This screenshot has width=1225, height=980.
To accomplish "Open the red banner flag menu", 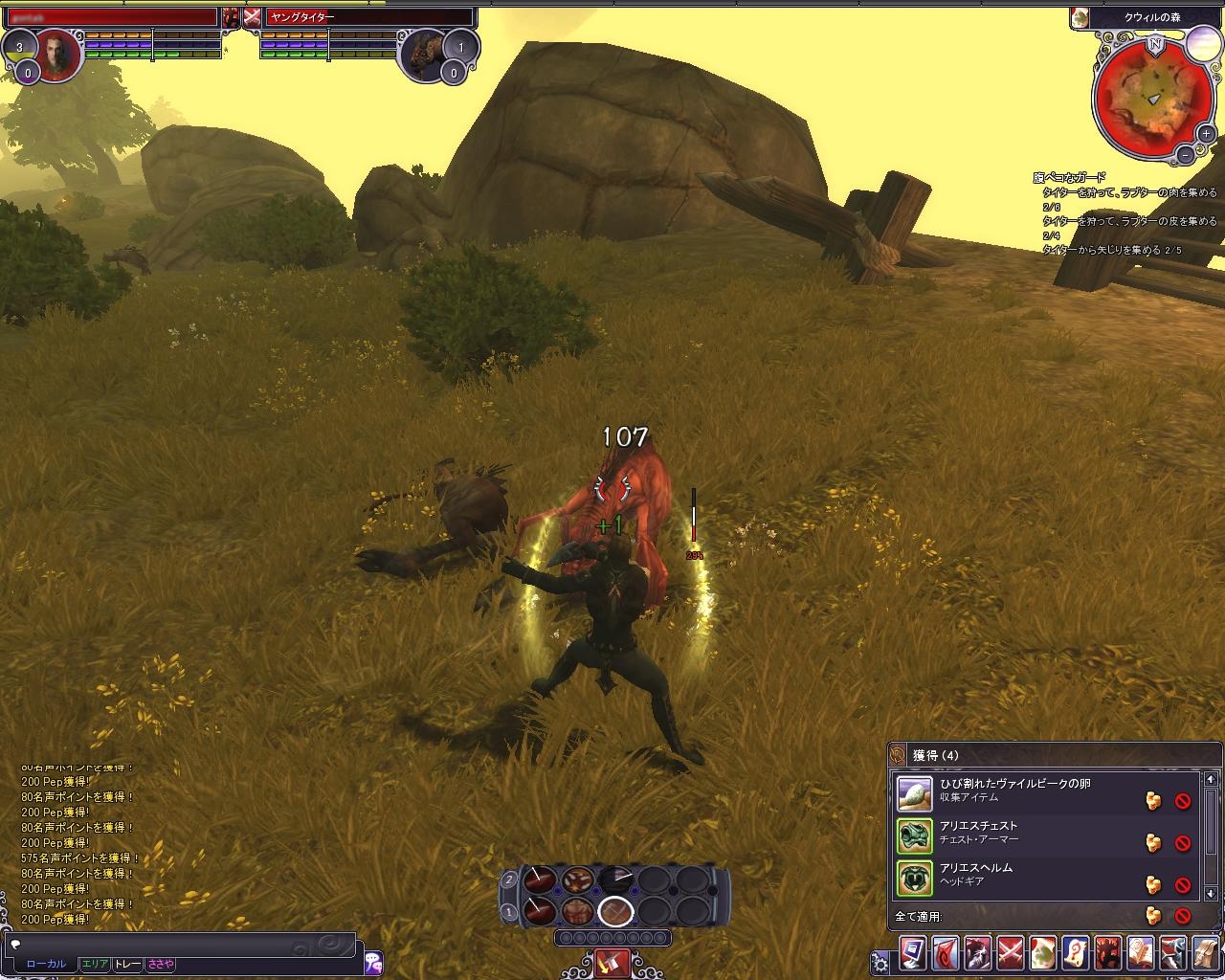I will [x=946, y=953].
